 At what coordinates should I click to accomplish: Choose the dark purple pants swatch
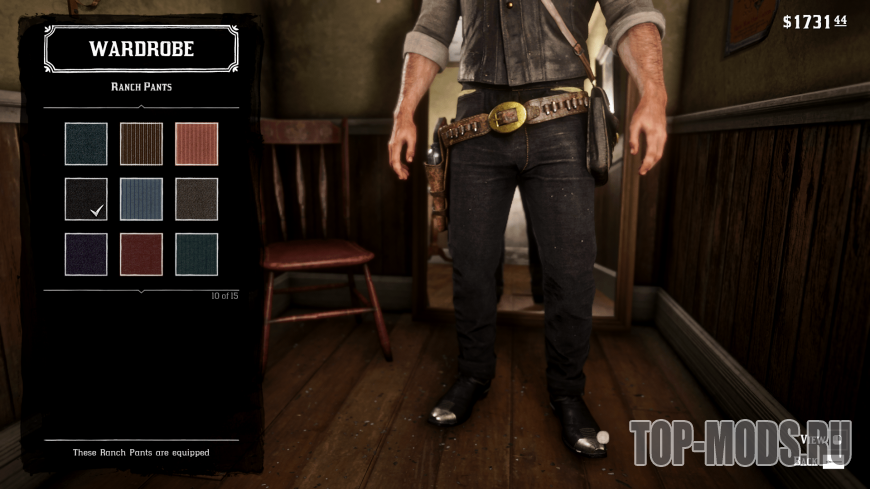click(x=86, y=254)
